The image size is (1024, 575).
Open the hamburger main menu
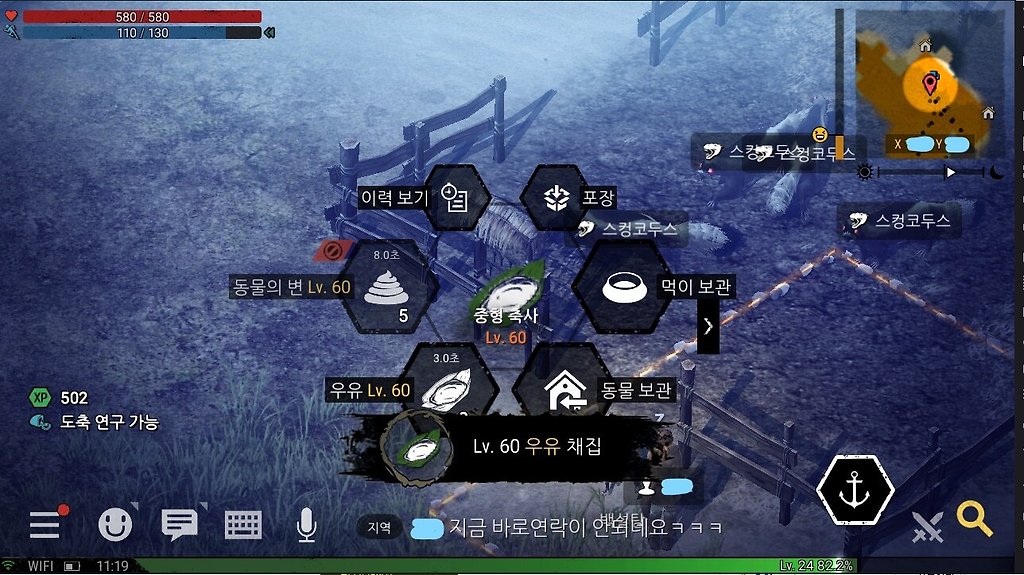click(45, 524)
